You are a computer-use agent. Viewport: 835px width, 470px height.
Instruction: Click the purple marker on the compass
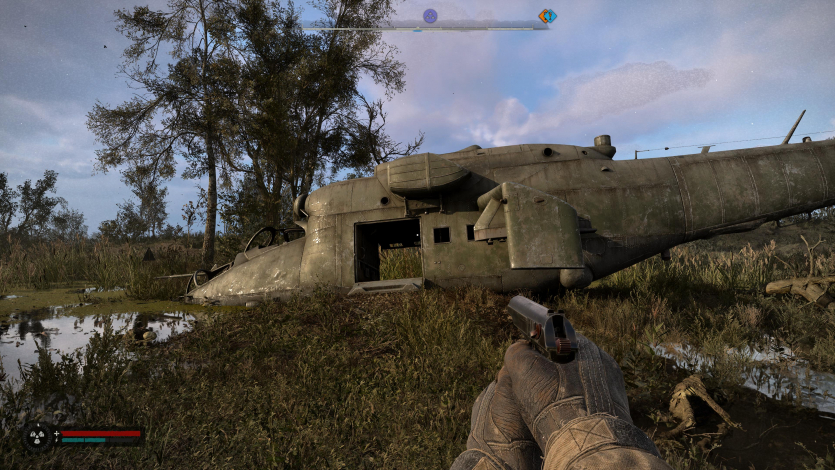[430, 16]
